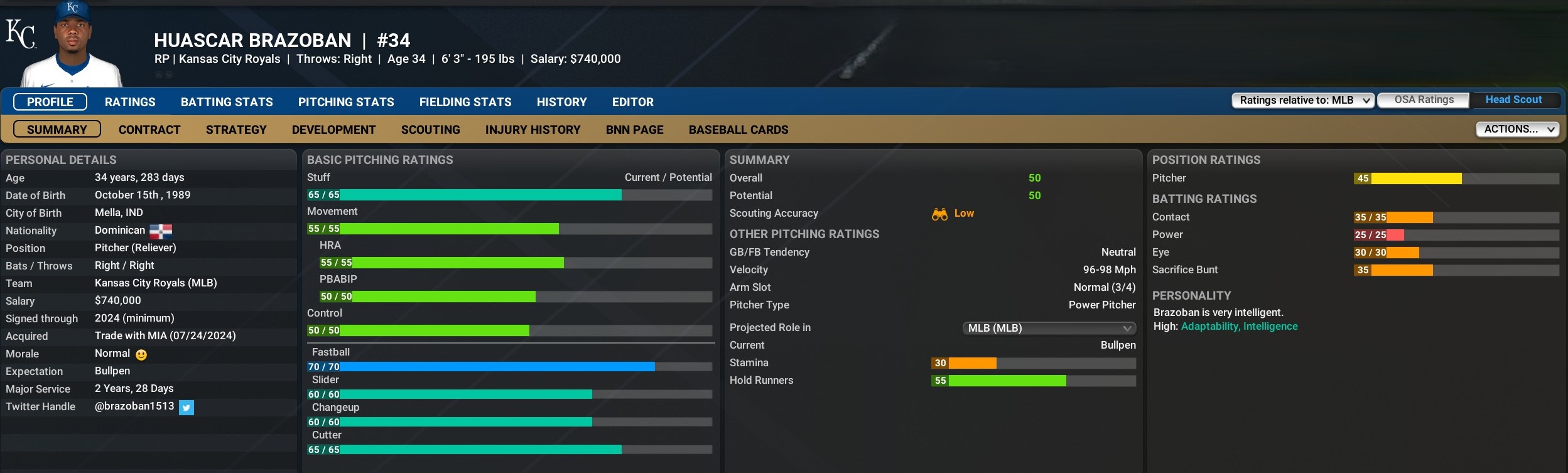The height and width of the screenshot is (473, 1568).
Task: Switch to Batting Stats tab
Action: (x=227, y=102)
